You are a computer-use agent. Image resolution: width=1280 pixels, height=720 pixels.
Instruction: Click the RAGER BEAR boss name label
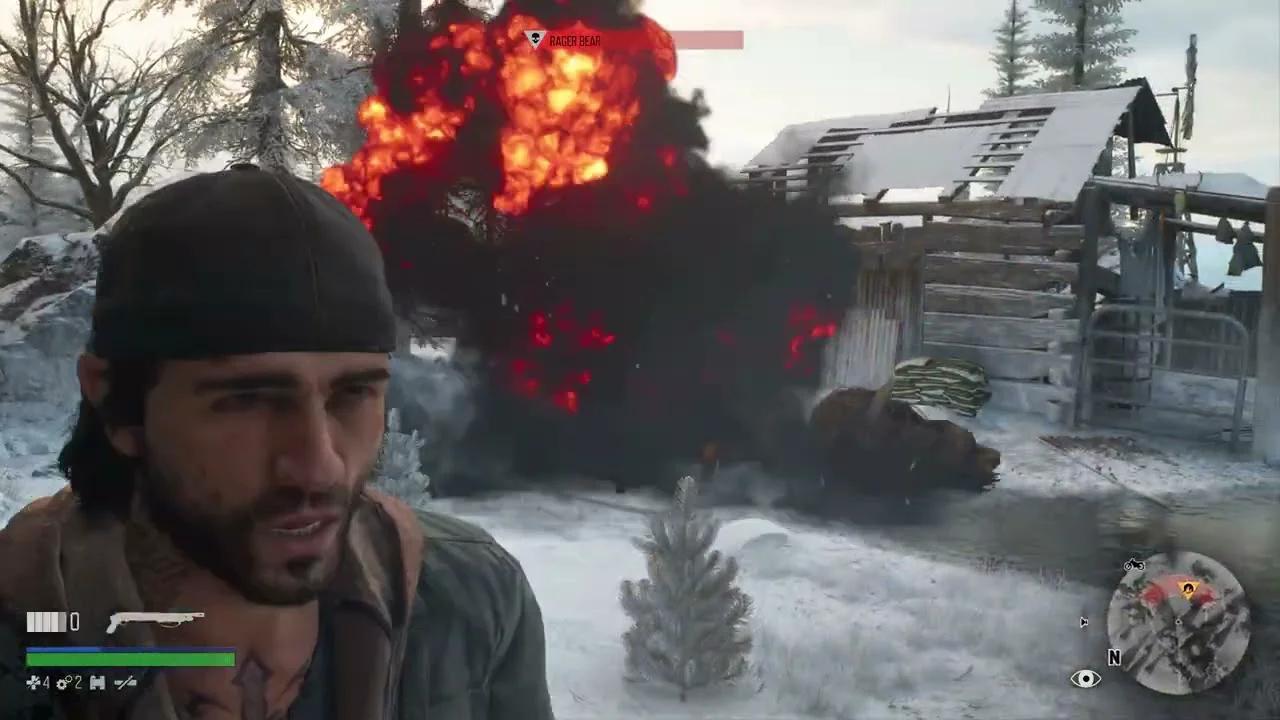coord(575,41)
